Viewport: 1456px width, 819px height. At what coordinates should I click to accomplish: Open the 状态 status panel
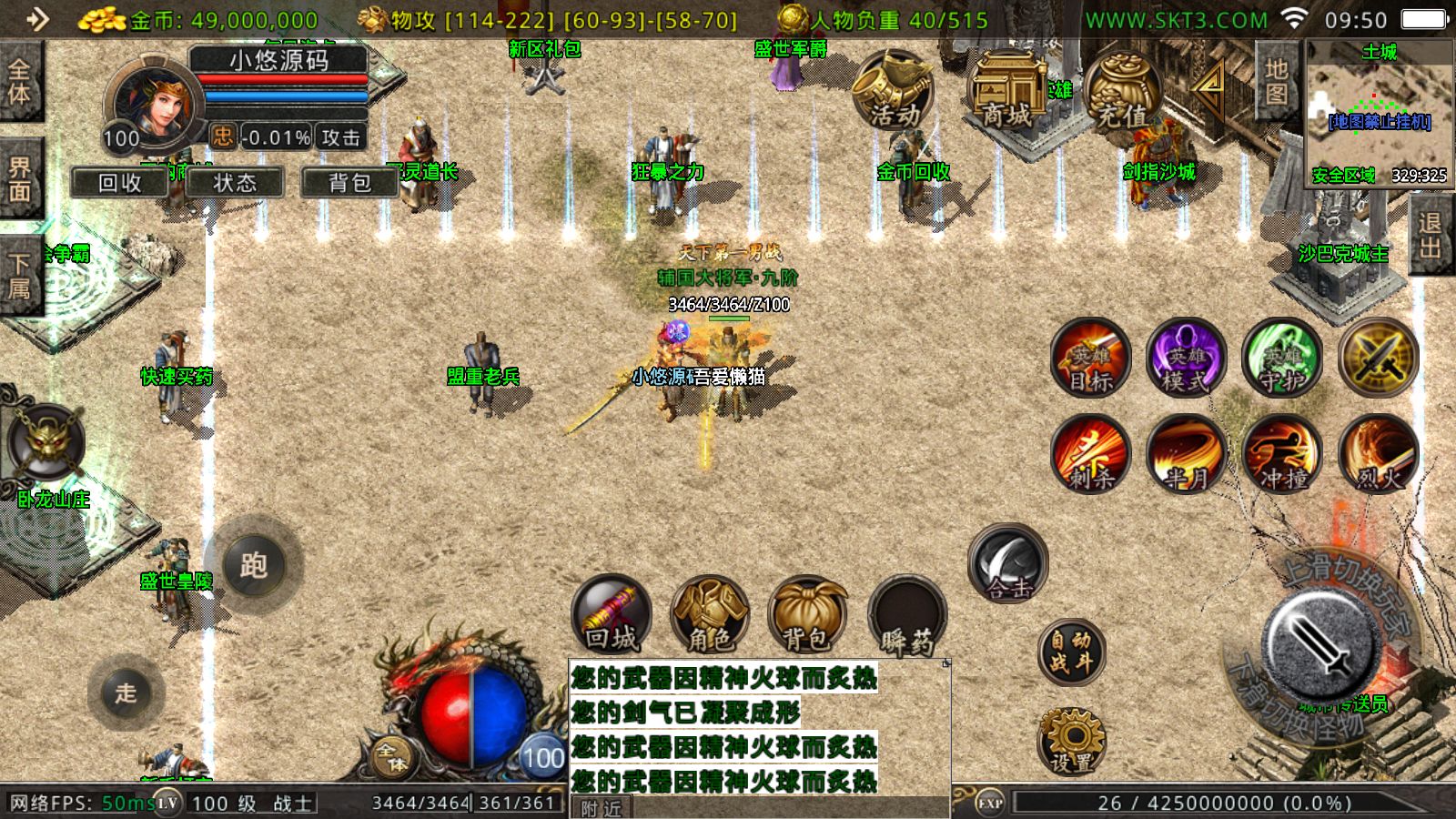[235, 183]
